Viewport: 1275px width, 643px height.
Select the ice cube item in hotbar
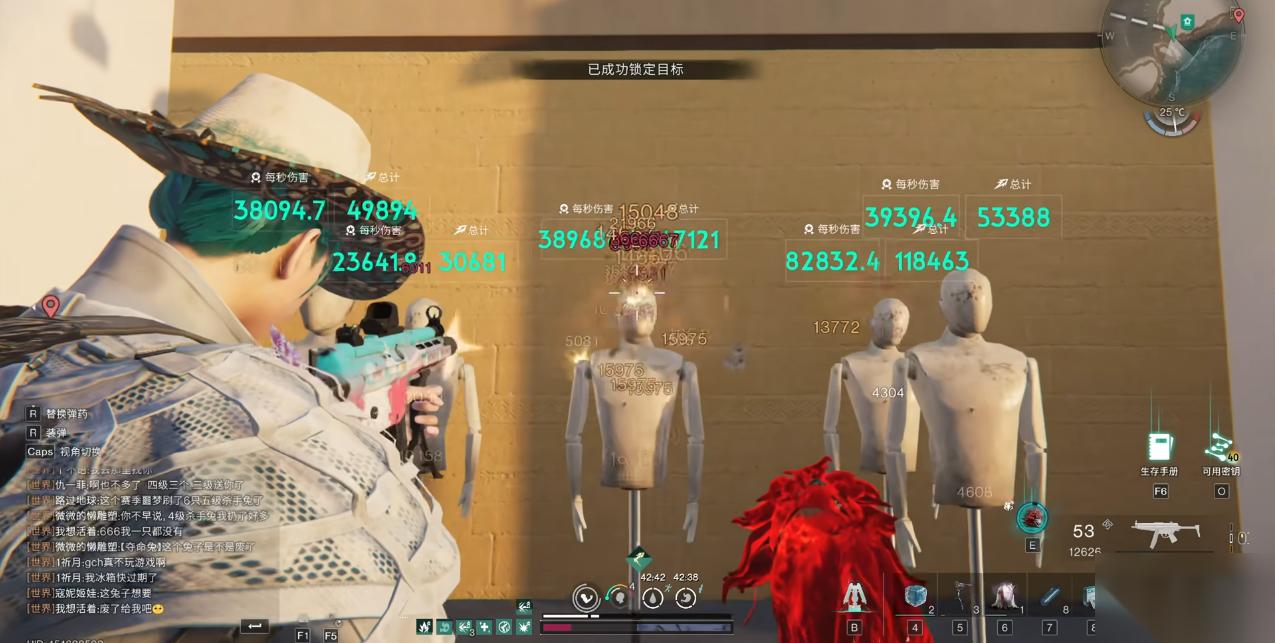pyautogui.click(x=915, y=597)
